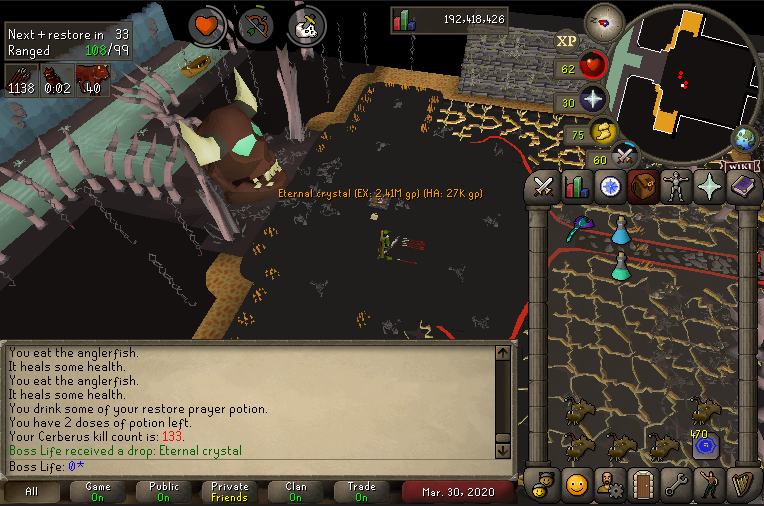The width and height of the screenshot is (764, 506).
Task: Activate Quick Prayers orb
Action: point(594,100)
